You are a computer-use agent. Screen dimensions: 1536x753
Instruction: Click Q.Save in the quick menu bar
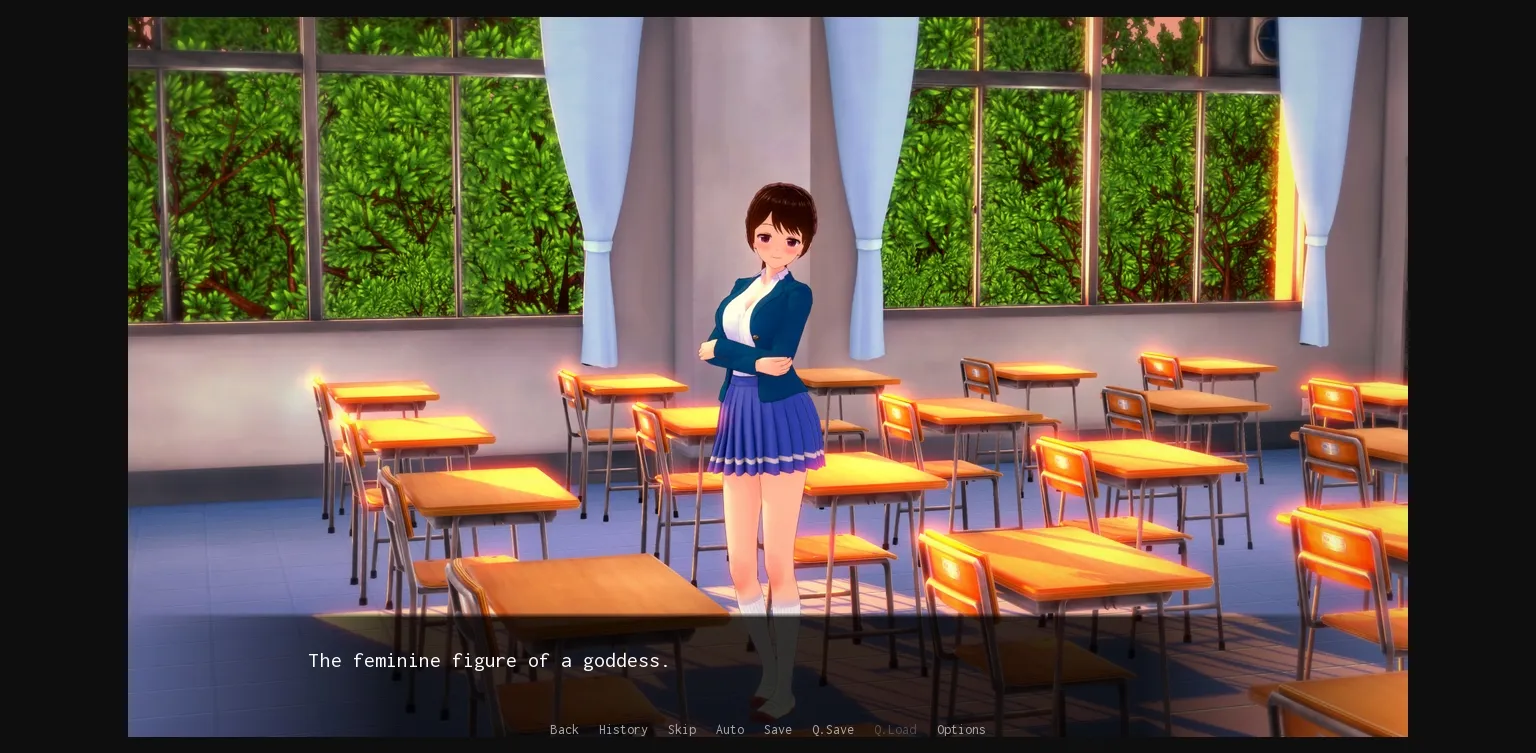click(x=832, y=730)
